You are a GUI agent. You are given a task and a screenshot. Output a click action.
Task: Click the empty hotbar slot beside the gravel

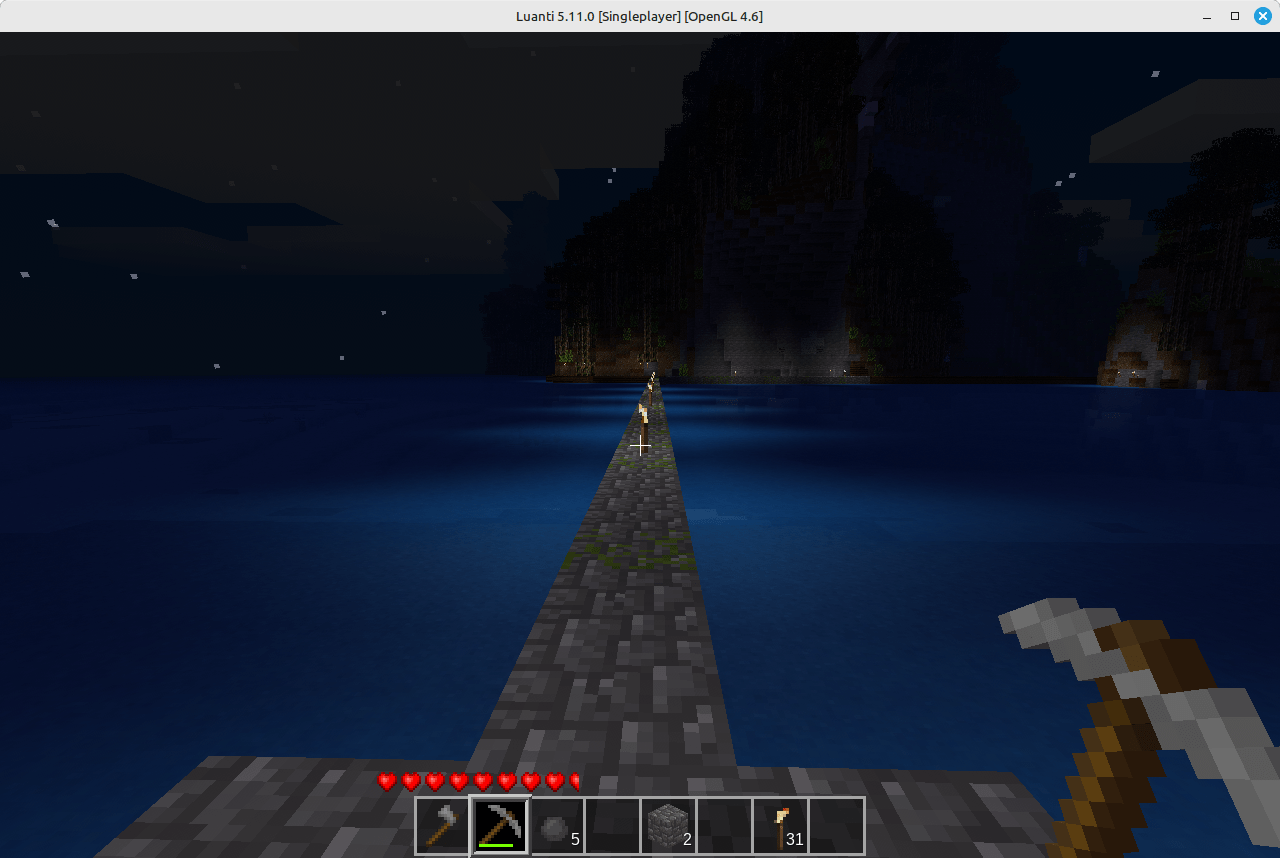click(x=612, y=825)
